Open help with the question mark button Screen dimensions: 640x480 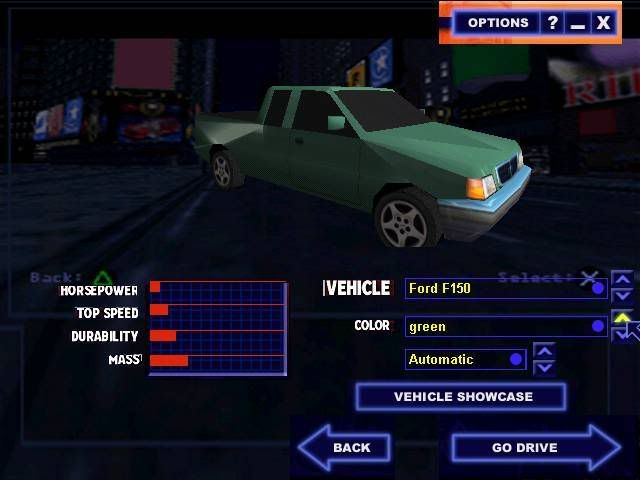pos(552,22)
